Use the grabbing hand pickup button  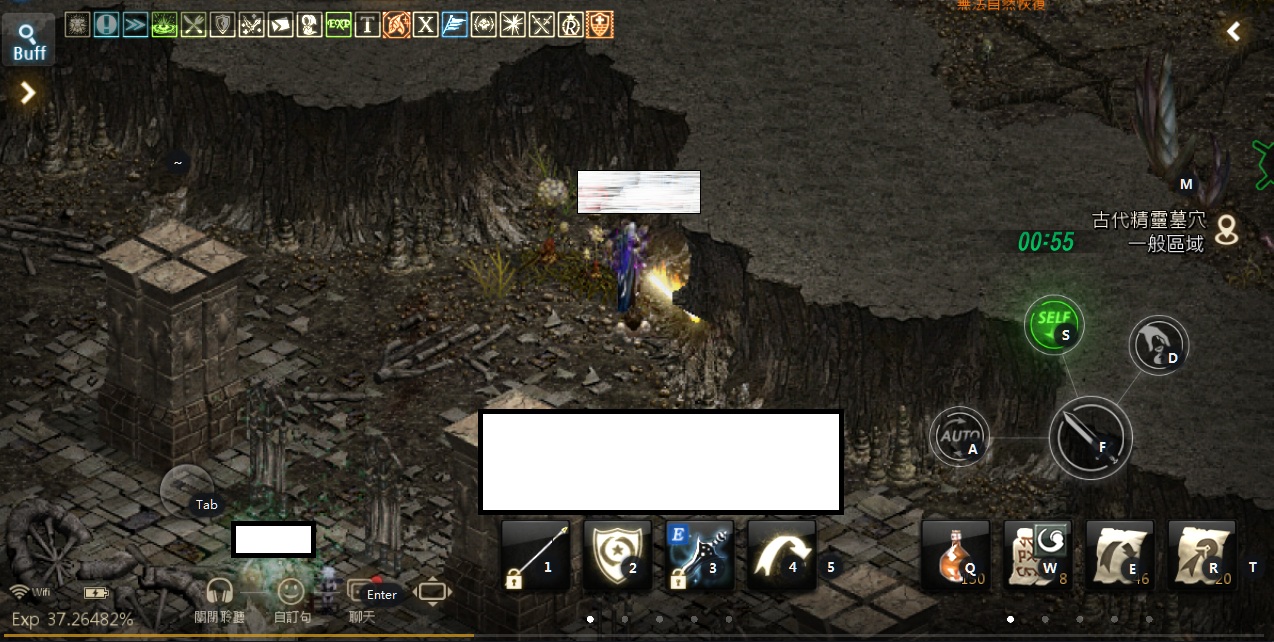click(1158, 345)
